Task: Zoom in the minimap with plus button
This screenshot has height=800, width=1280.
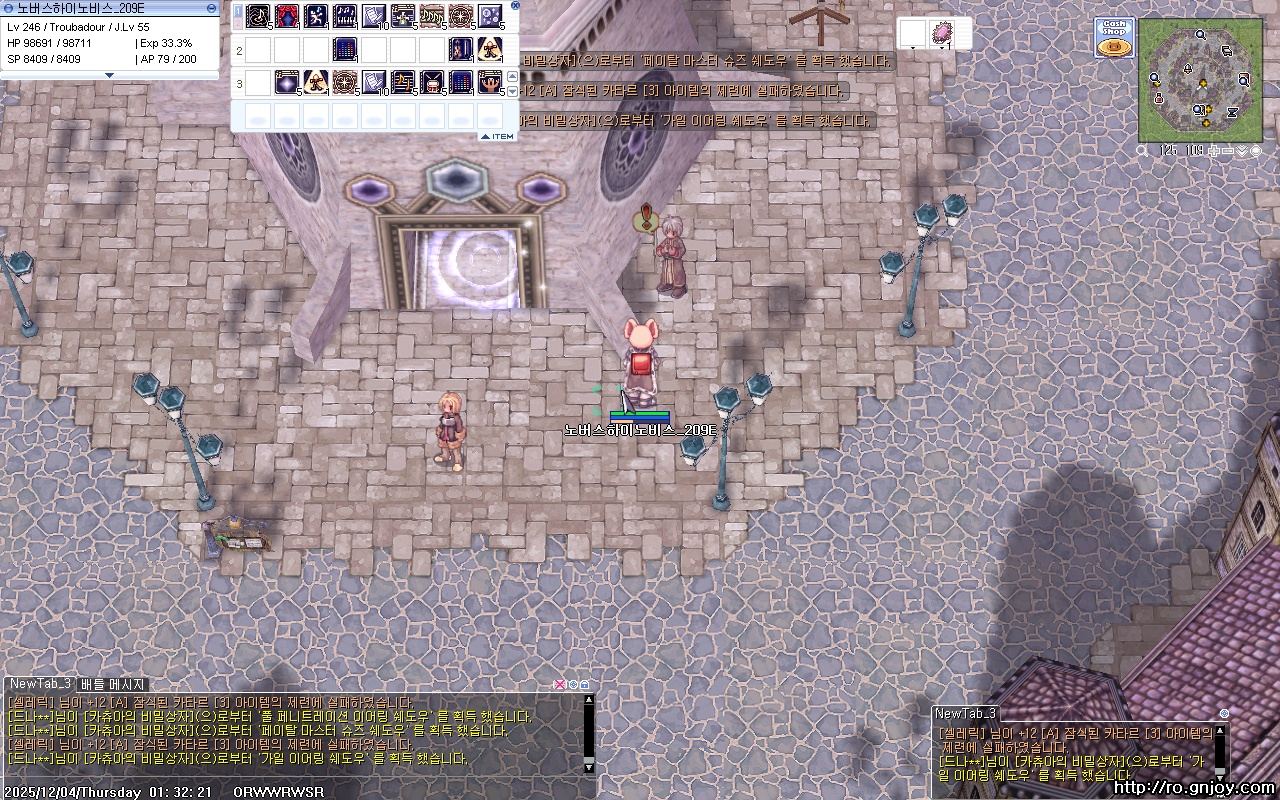Action: click(x=1212, y=151)
